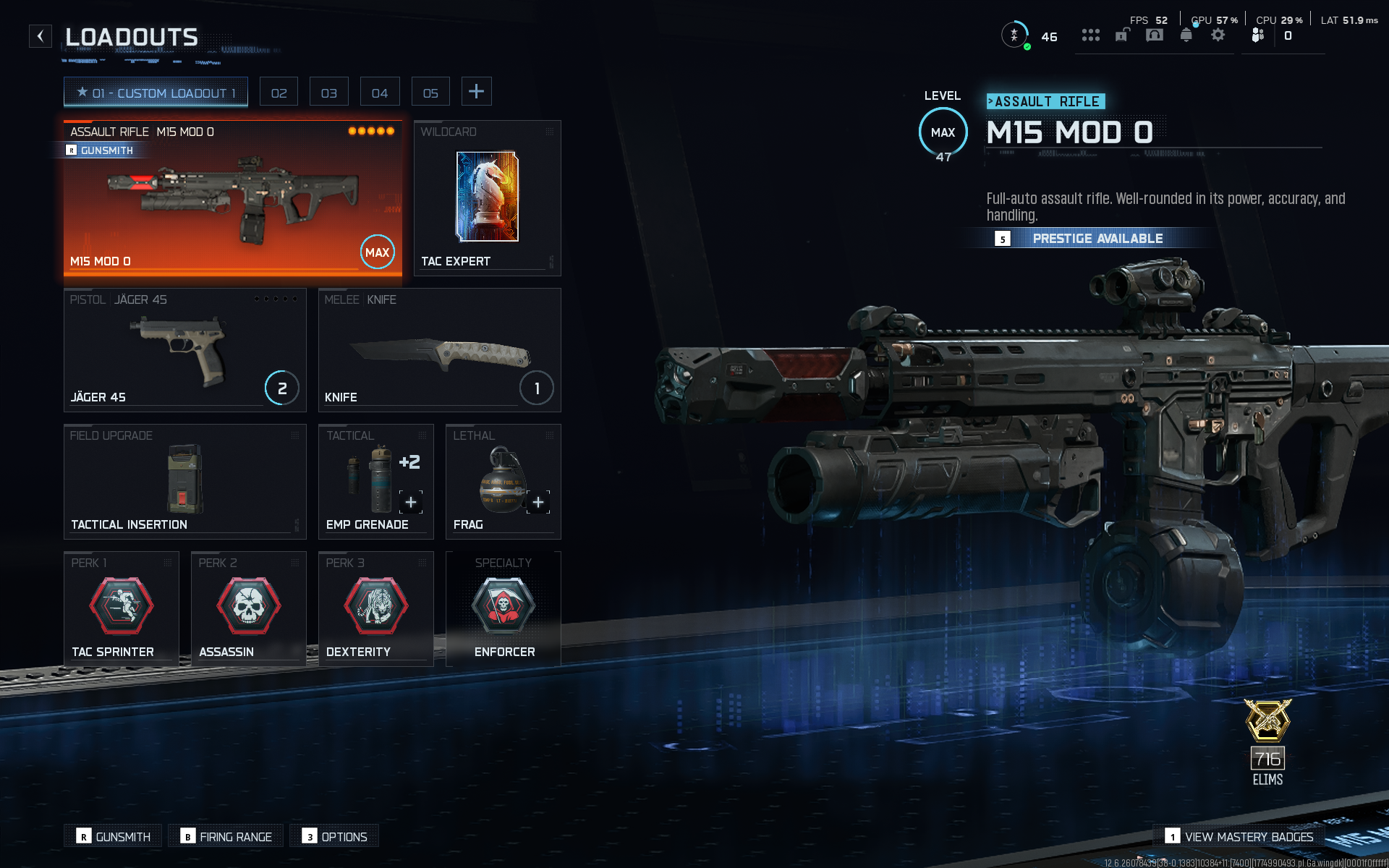This screenshot has height=868, width=1389.
Task: Select the Assassin perk slot
Action: [x=248, y=608]
